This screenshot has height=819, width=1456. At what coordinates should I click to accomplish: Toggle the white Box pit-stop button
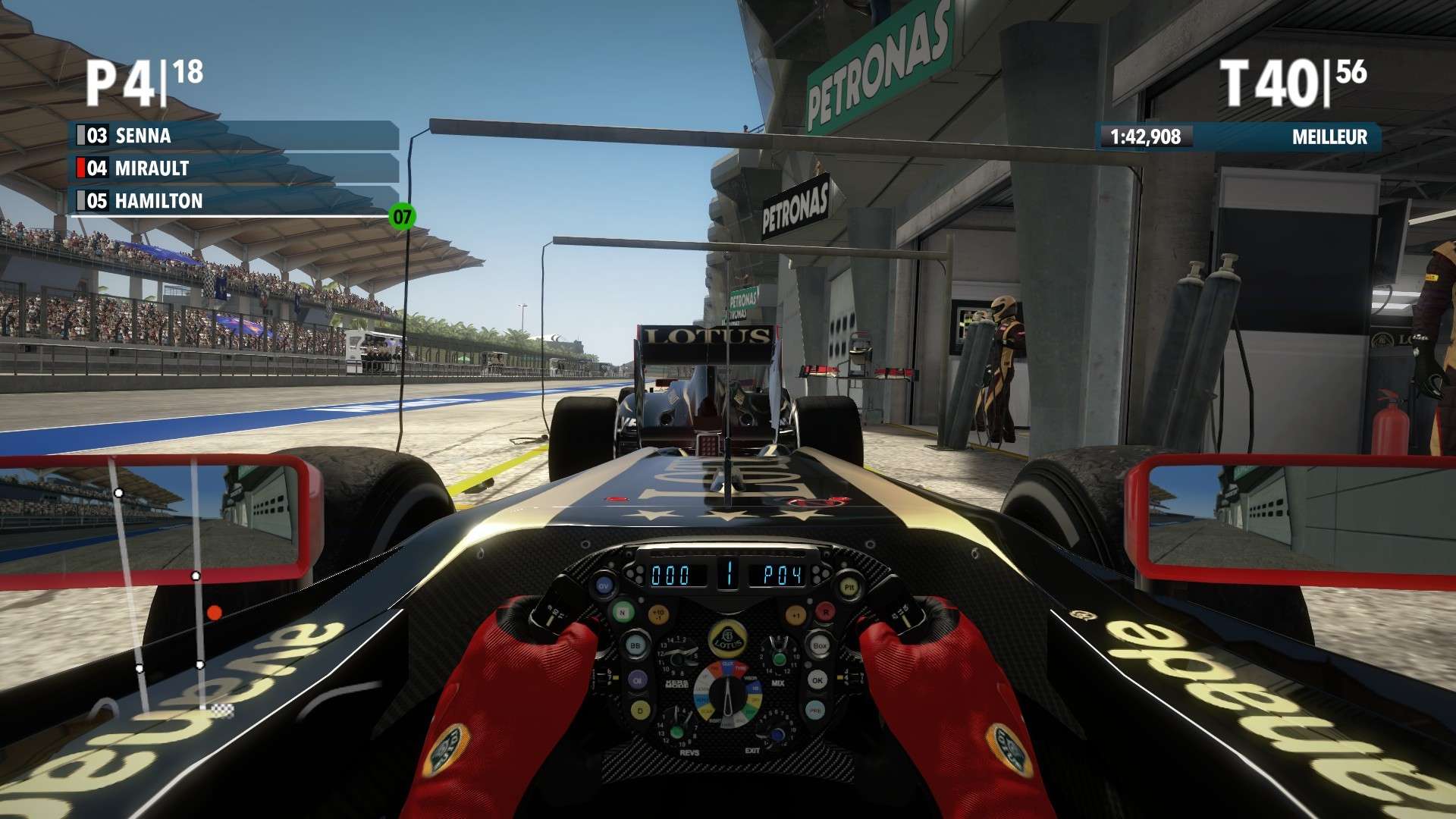pos(821,646)
